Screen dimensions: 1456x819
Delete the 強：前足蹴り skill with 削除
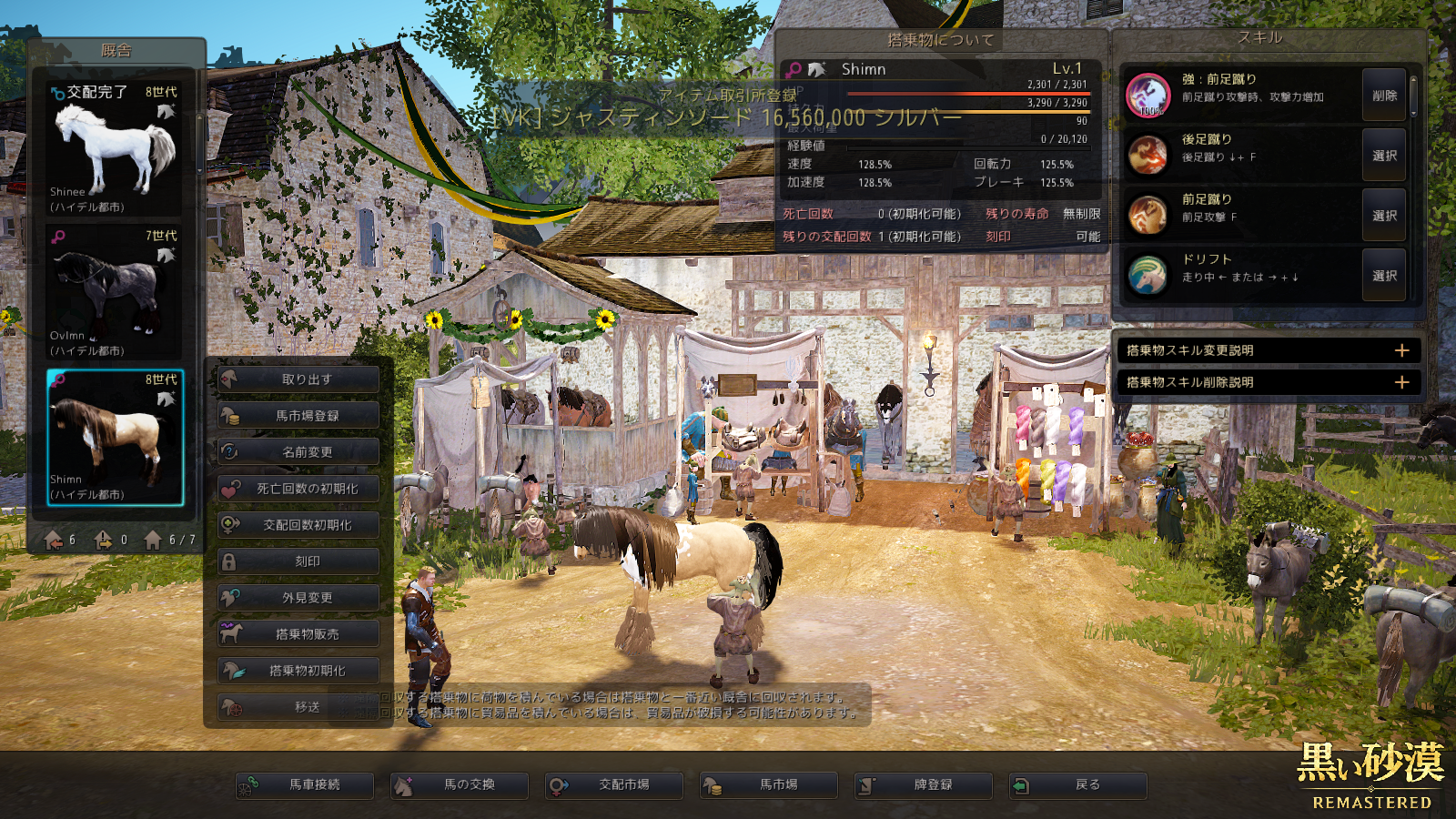[x=1384, y=96]
